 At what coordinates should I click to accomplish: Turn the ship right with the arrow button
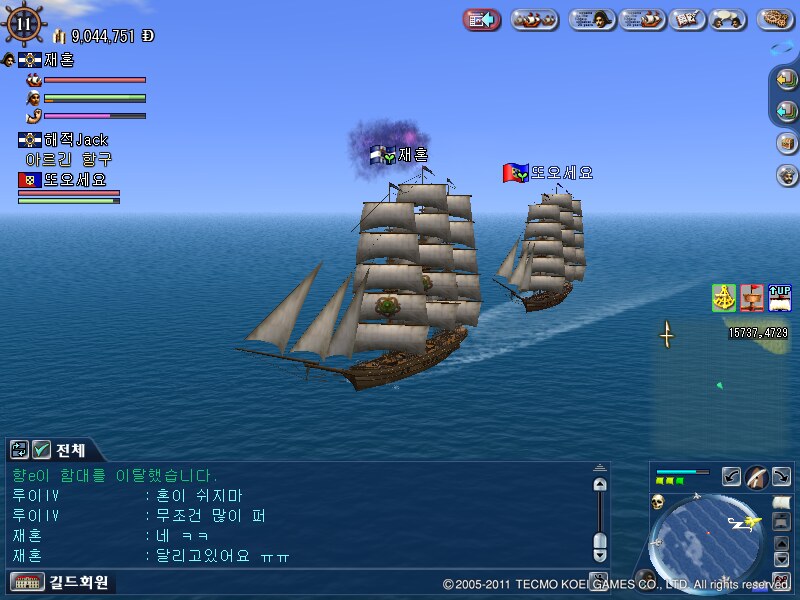[x=781, y=476]
